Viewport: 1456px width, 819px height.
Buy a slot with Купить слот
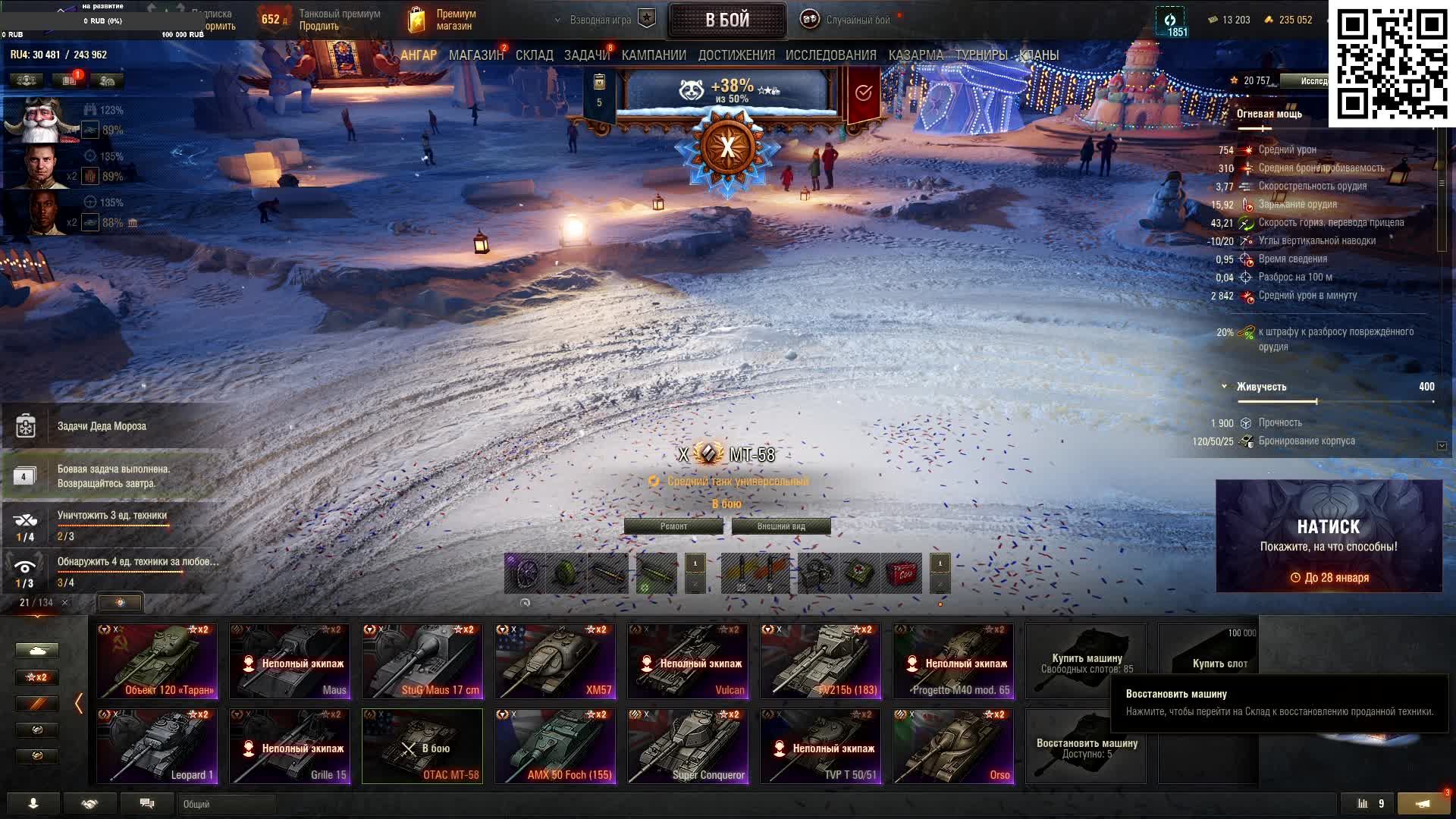[1208, 661]
